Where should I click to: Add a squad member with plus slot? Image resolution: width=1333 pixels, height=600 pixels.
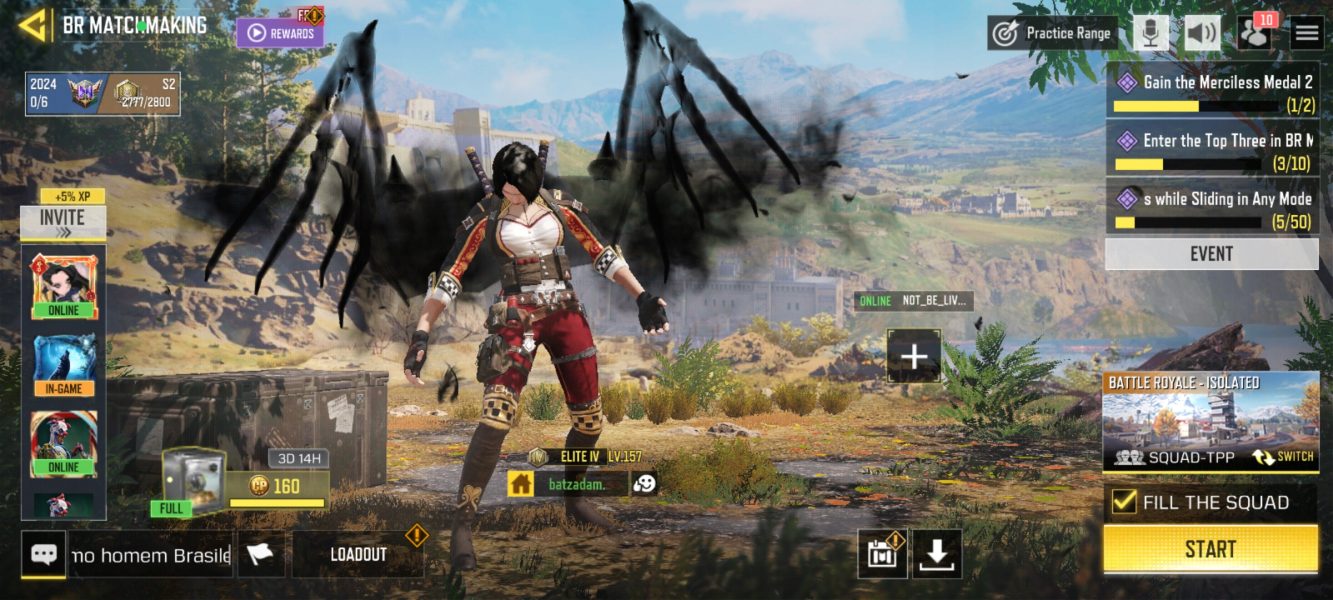(914, 355)
